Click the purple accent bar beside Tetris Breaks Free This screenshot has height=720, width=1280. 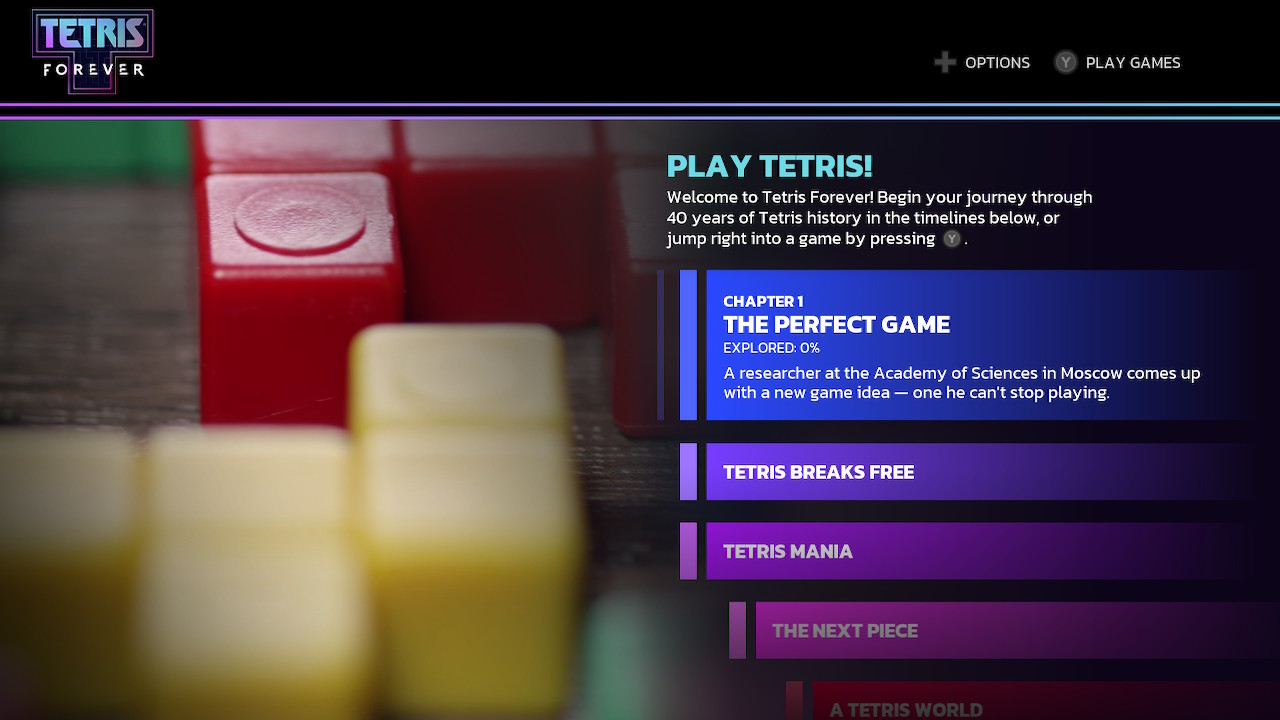click(x=690, y=471)
